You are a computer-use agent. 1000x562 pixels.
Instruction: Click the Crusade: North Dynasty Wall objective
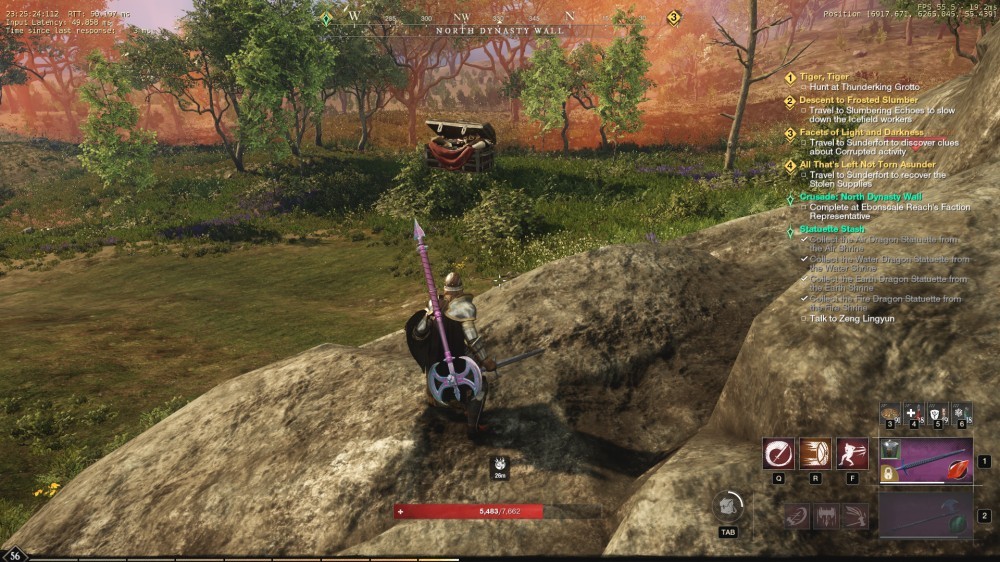pyautogui.click(x=860, y=197)
